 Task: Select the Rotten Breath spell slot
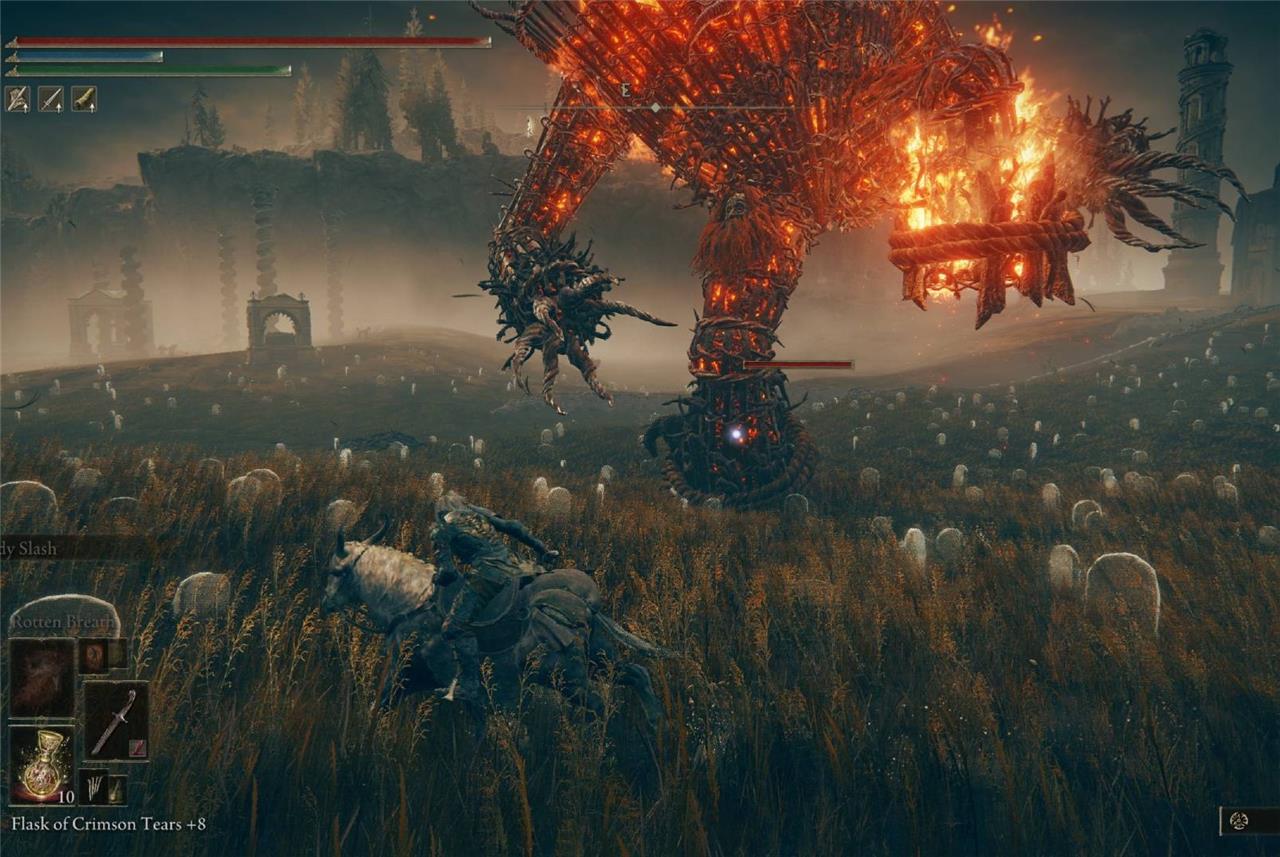click(x=42, y=678)
